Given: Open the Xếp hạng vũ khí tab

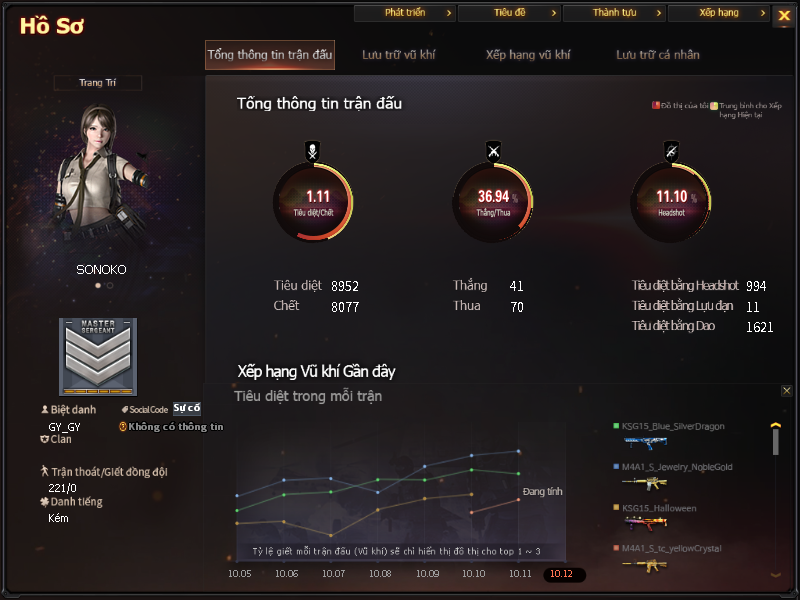Looking at the screenshot, I should pos(529,55).
